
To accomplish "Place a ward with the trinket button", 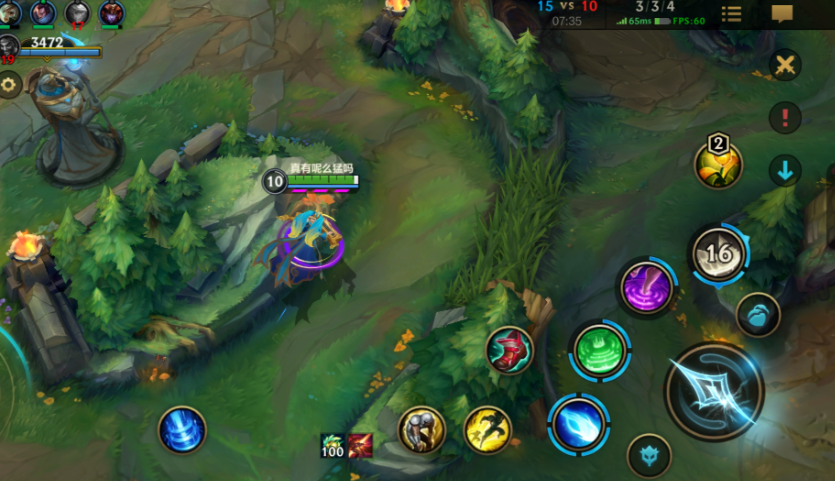I will tap(758, 314).
